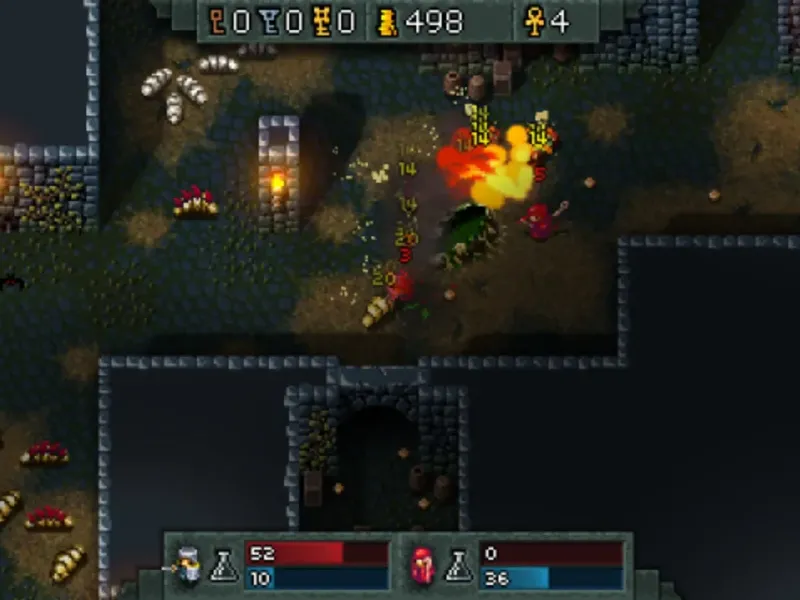Click the potion flask beside the wizard

click(458, 567)
